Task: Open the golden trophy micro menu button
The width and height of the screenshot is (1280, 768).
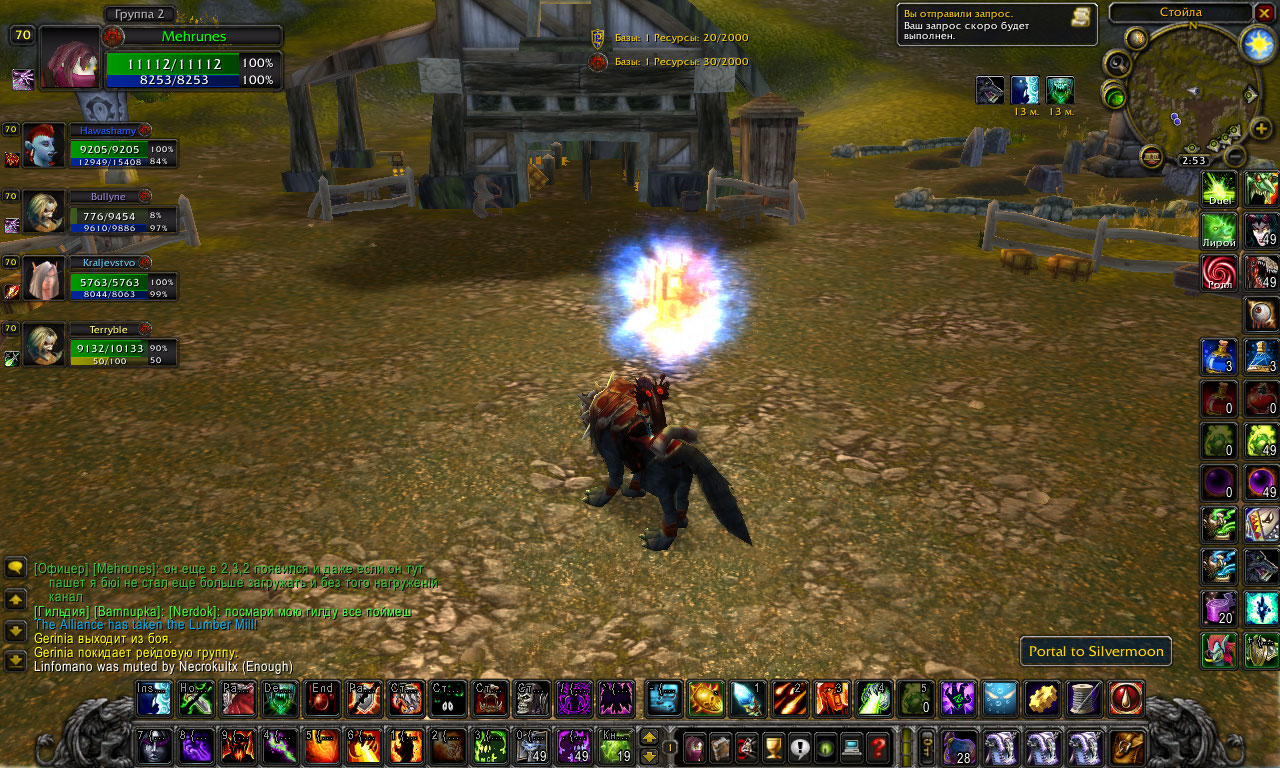Action: coord(772,747)
